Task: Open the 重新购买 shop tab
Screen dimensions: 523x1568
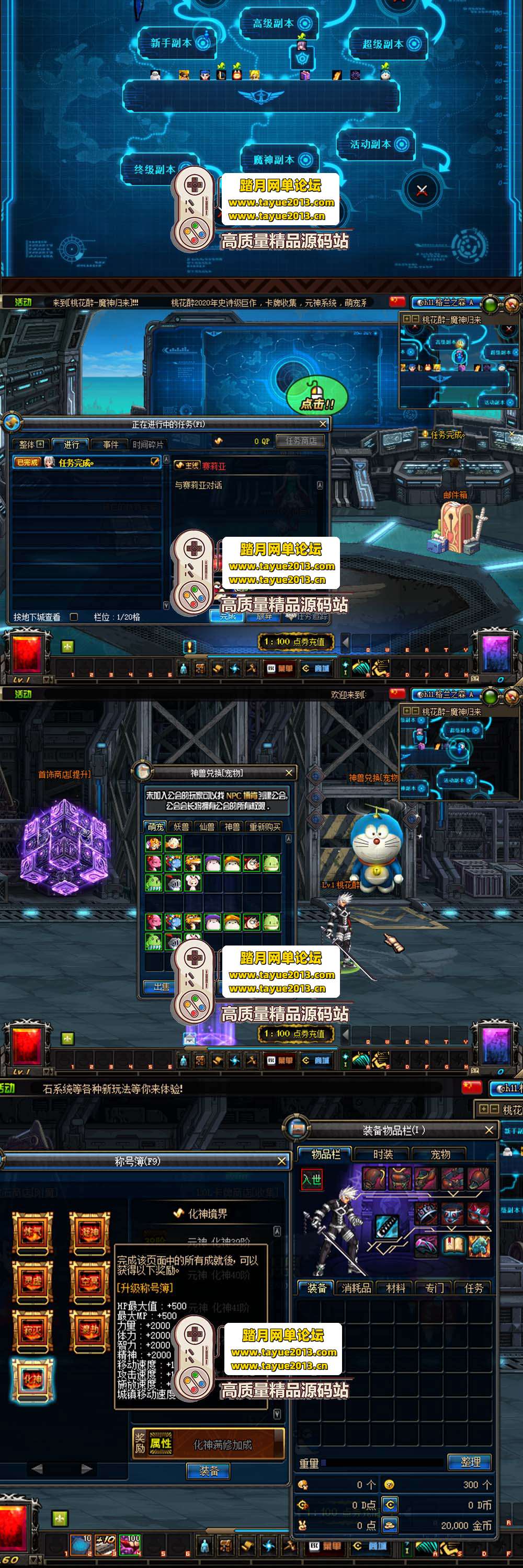Action: point(265,827)
